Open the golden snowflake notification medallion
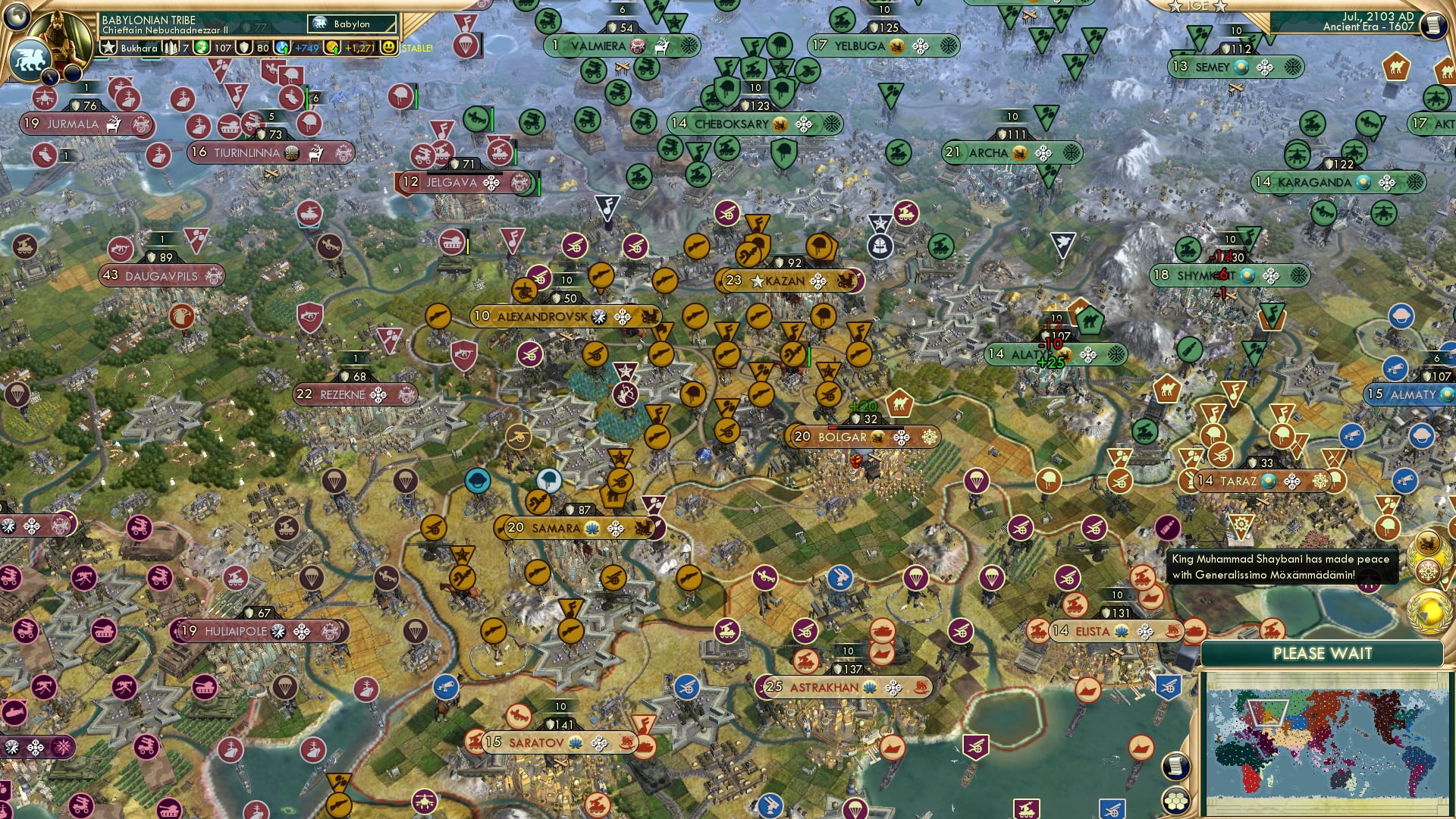The width and height of the screenshot is (1456, 819). [1429, 570]
